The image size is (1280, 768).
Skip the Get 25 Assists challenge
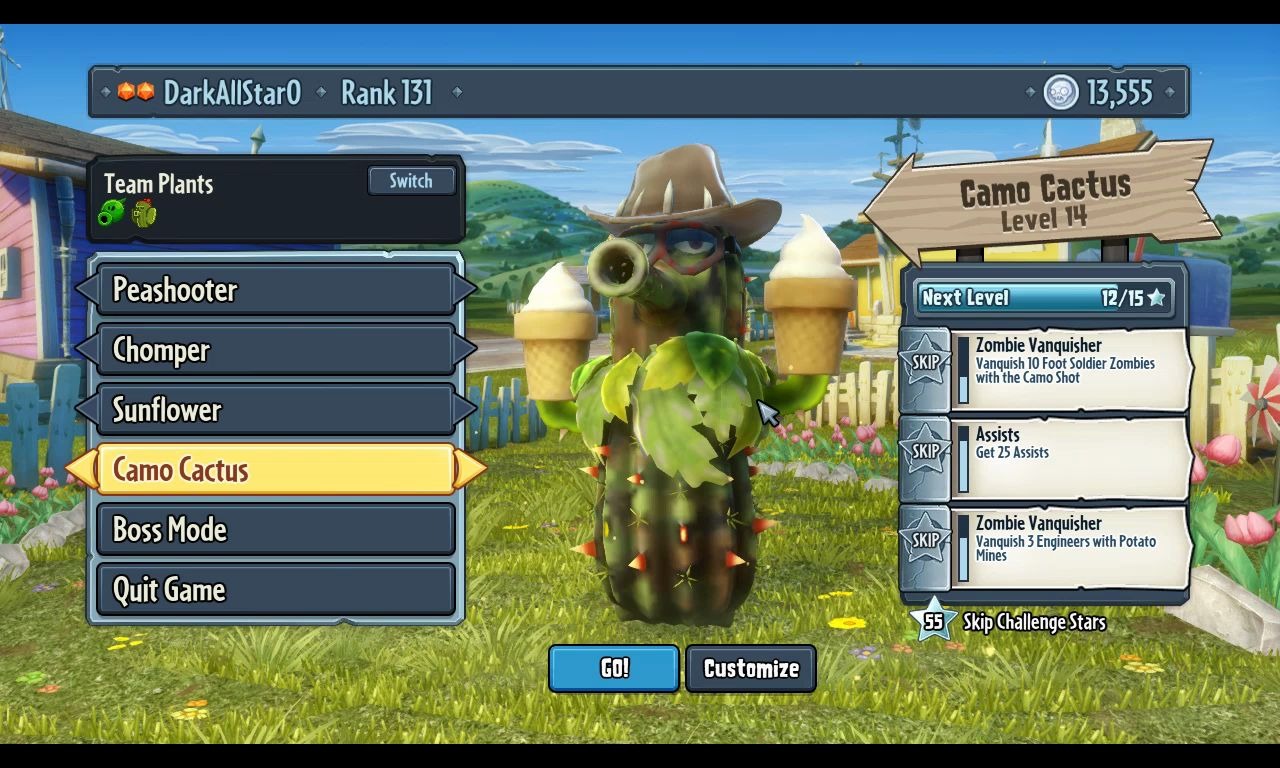pos(925,451)
